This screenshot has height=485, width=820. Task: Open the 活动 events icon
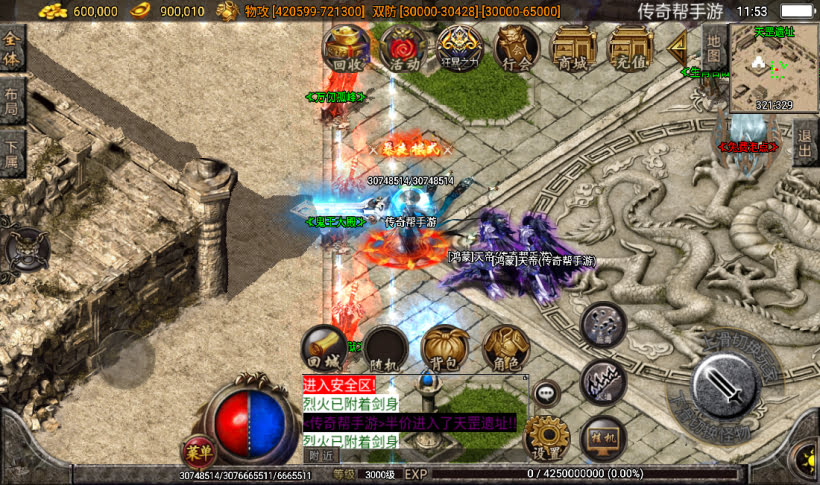(404, 48)
